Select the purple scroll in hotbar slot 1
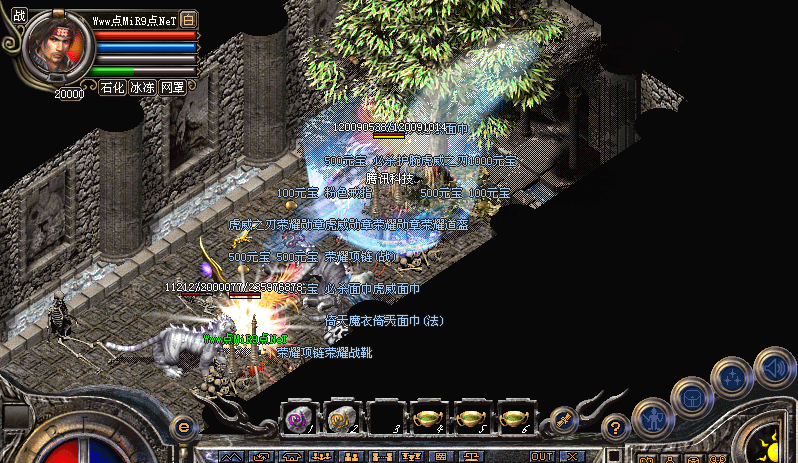 299,418
